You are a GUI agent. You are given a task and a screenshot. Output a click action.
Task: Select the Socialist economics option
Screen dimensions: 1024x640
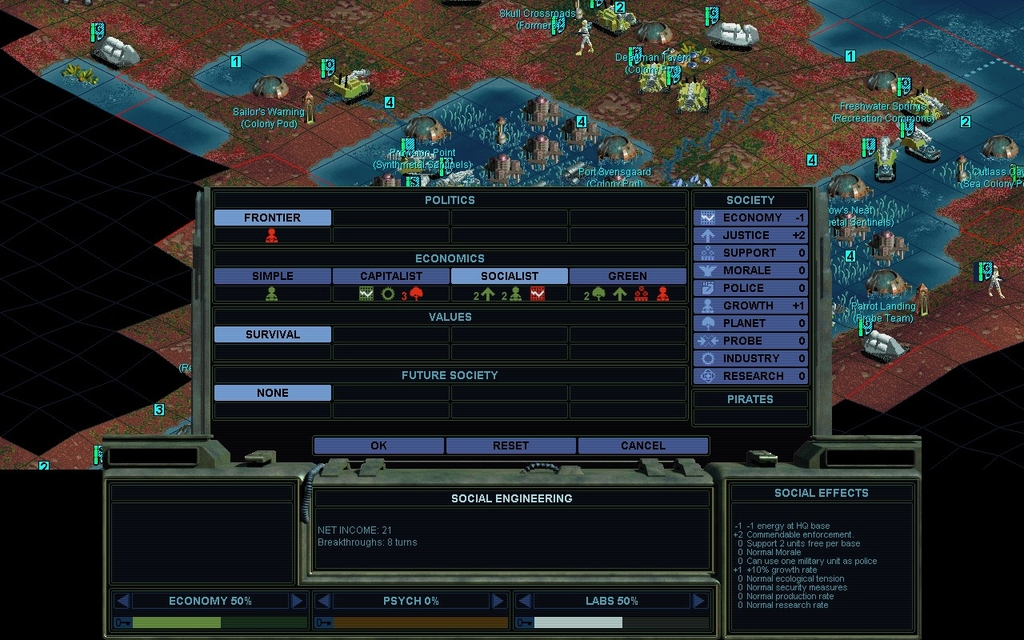coord(509,276)
